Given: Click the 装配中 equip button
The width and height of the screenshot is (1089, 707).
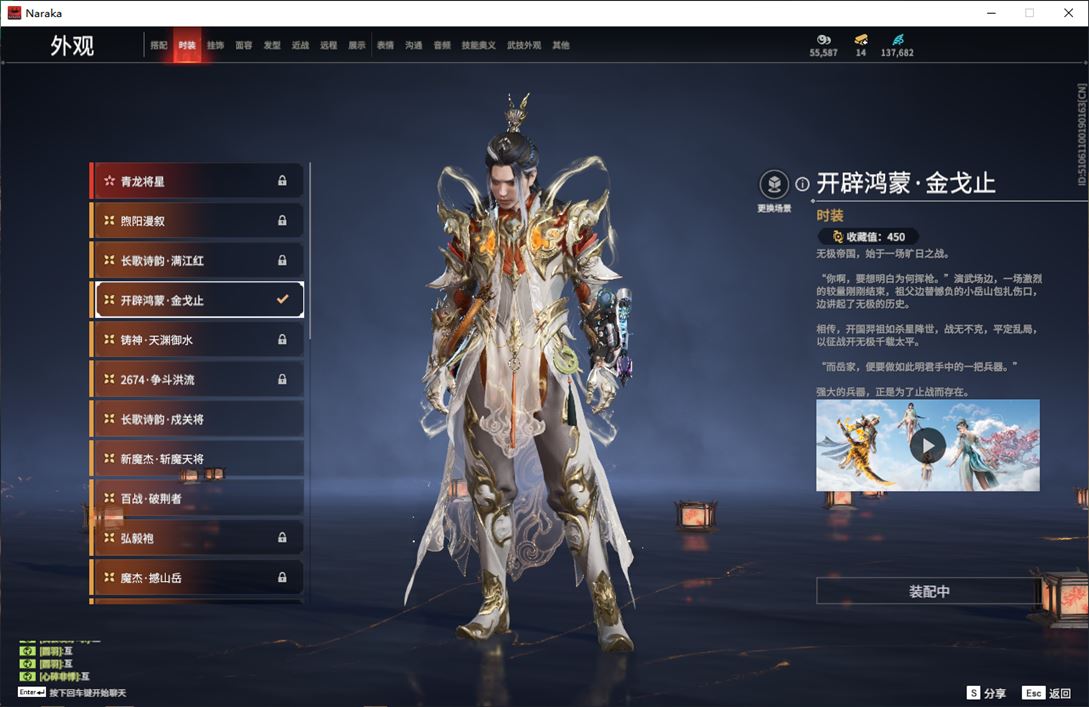Looking at the screenshot, I should coord(929,591).
